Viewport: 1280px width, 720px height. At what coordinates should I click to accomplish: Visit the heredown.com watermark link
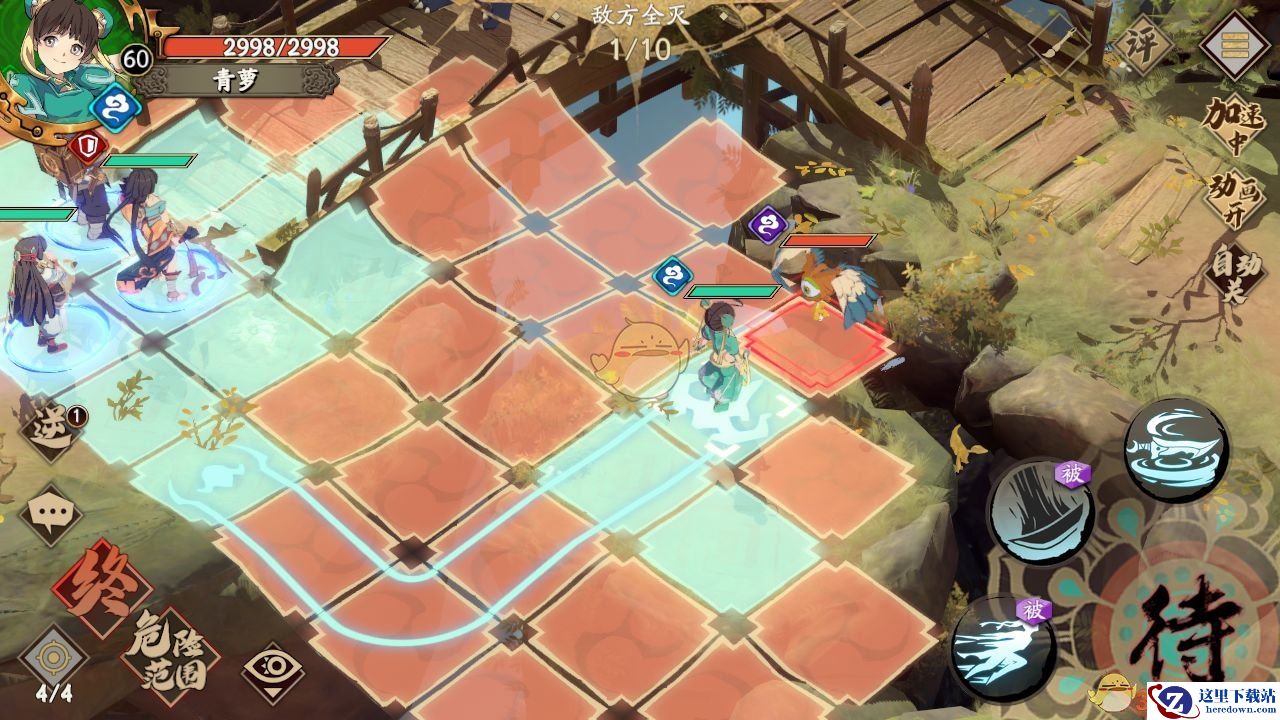(1212, 700)
